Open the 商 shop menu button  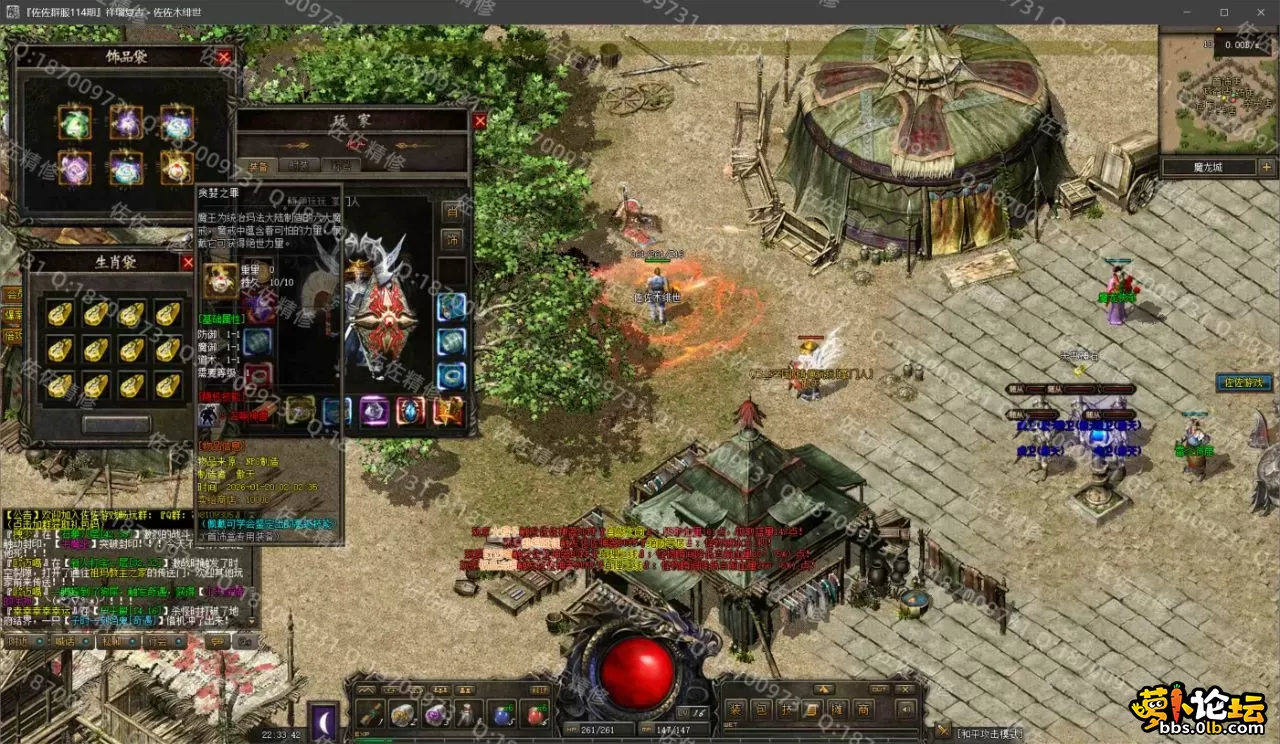tap(862, 710)
